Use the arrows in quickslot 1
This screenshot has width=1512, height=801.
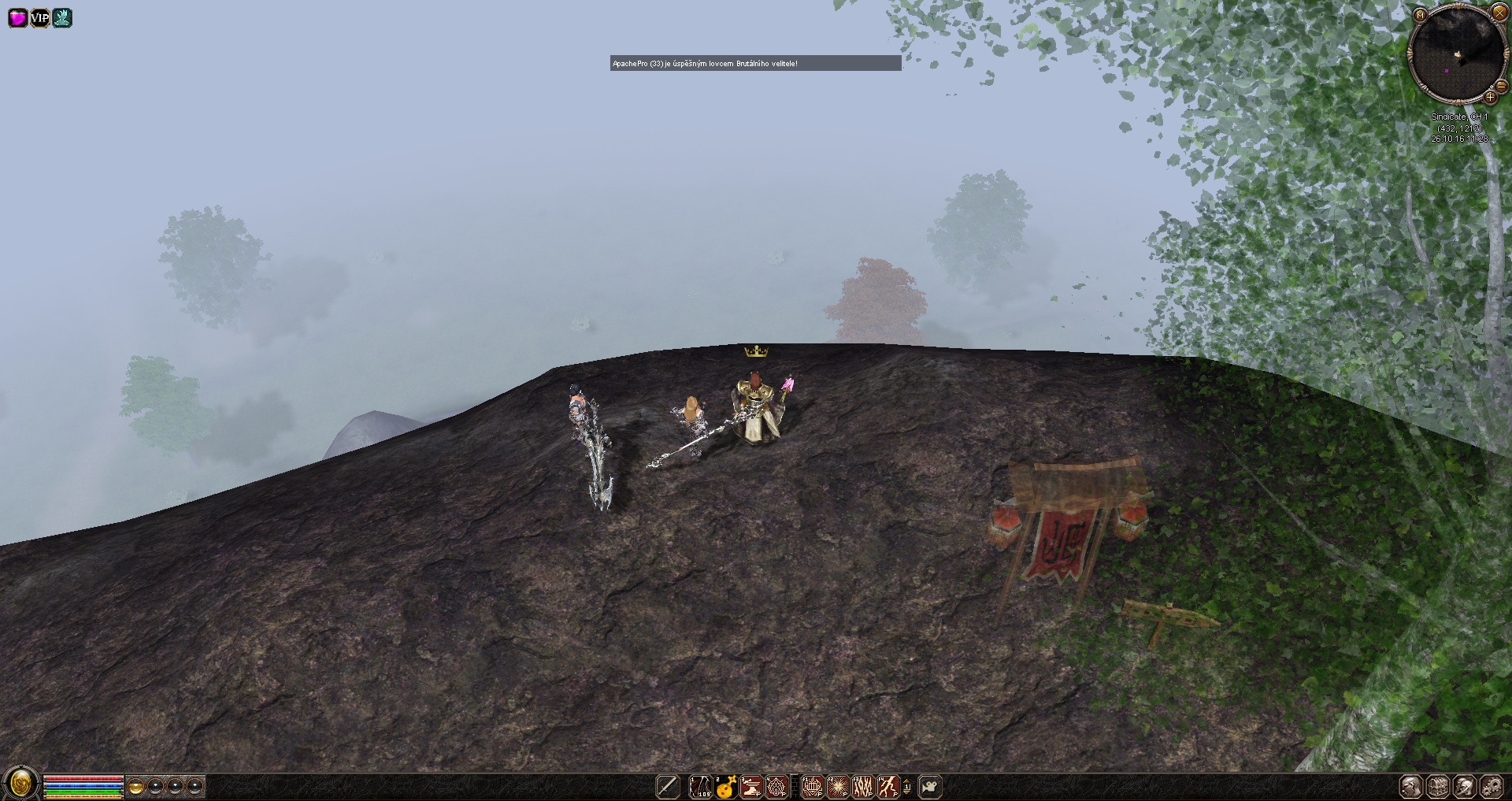(x=700, y=786)
